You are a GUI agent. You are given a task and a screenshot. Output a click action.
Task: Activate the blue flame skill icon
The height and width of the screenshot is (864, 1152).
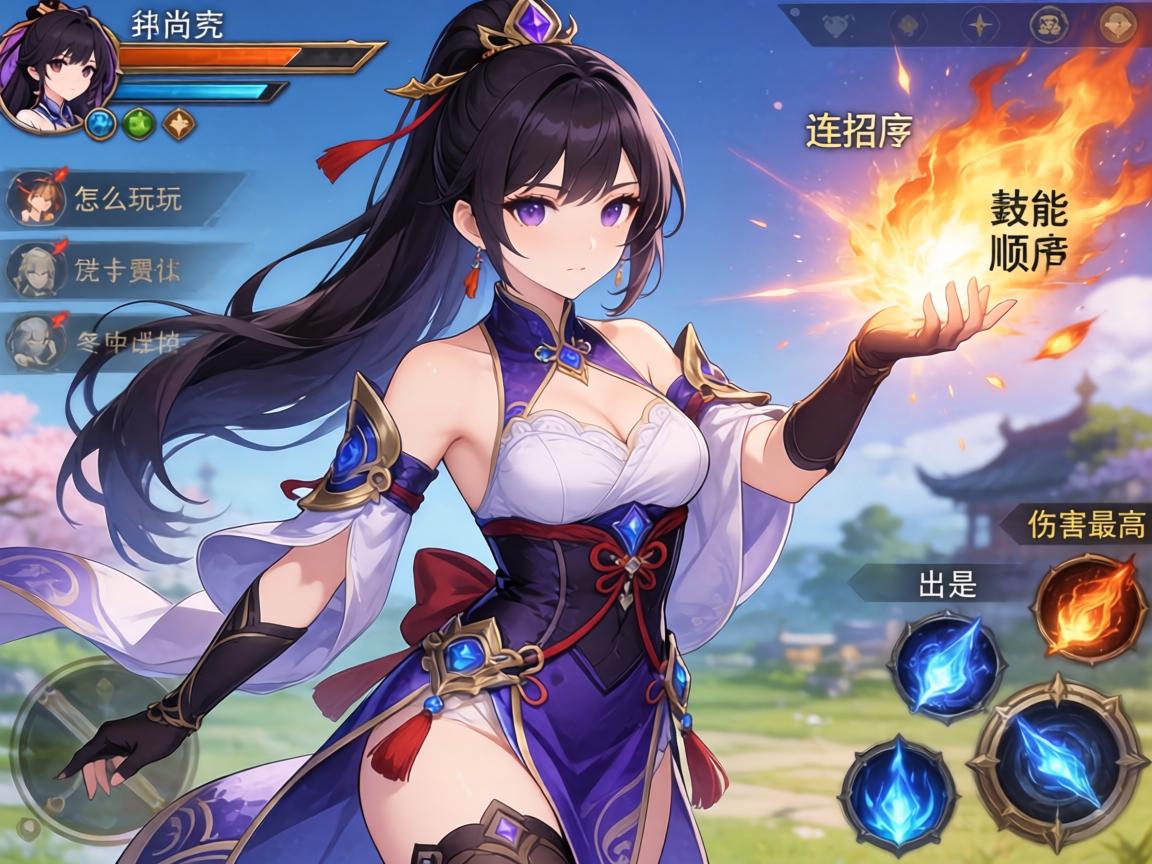click(899, 795)
